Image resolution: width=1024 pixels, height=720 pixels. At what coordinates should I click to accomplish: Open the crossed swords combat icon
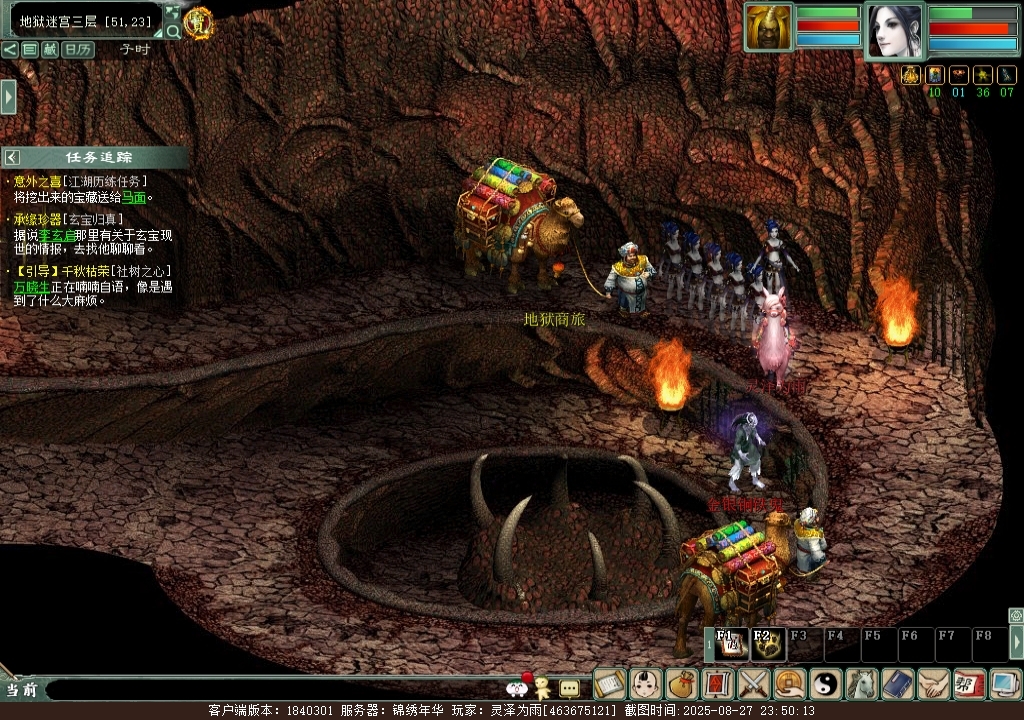[x=753, y=684]
